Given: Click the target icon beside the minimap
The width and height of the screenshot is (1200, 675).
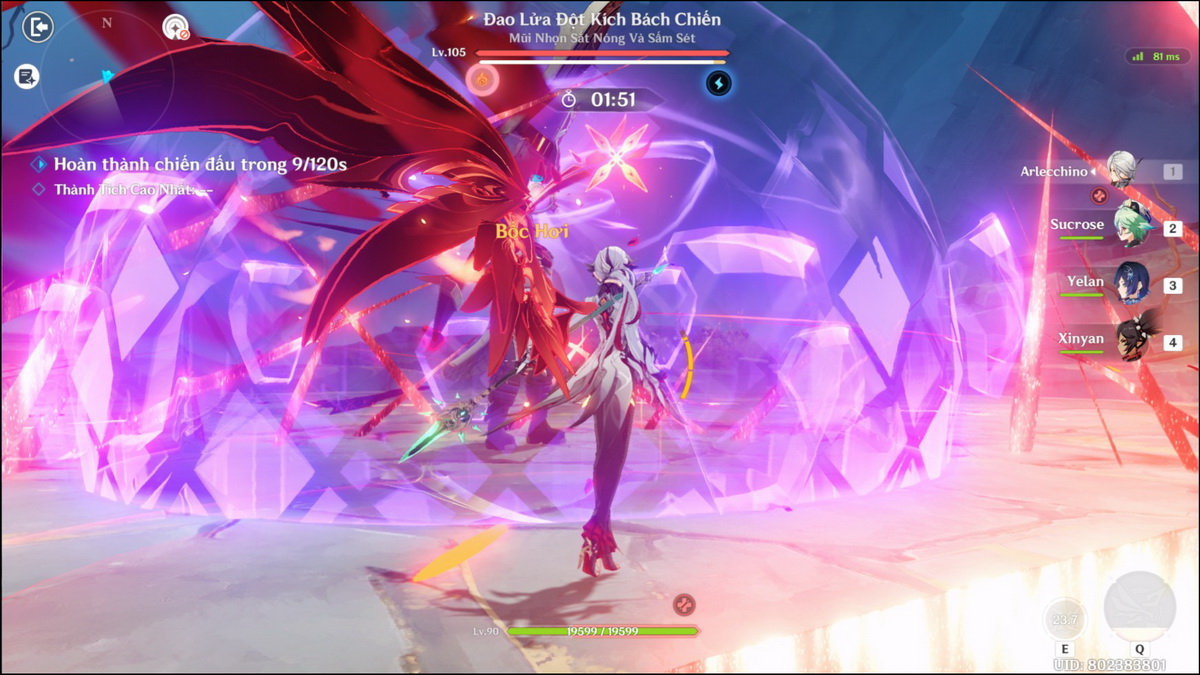Looking at the screenshot, I should (x=176, y=27).
